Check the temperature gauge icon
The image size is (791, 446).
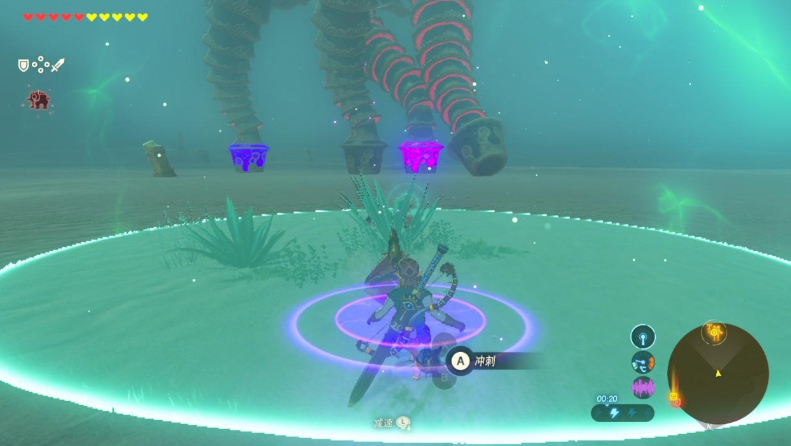point(642,362)
